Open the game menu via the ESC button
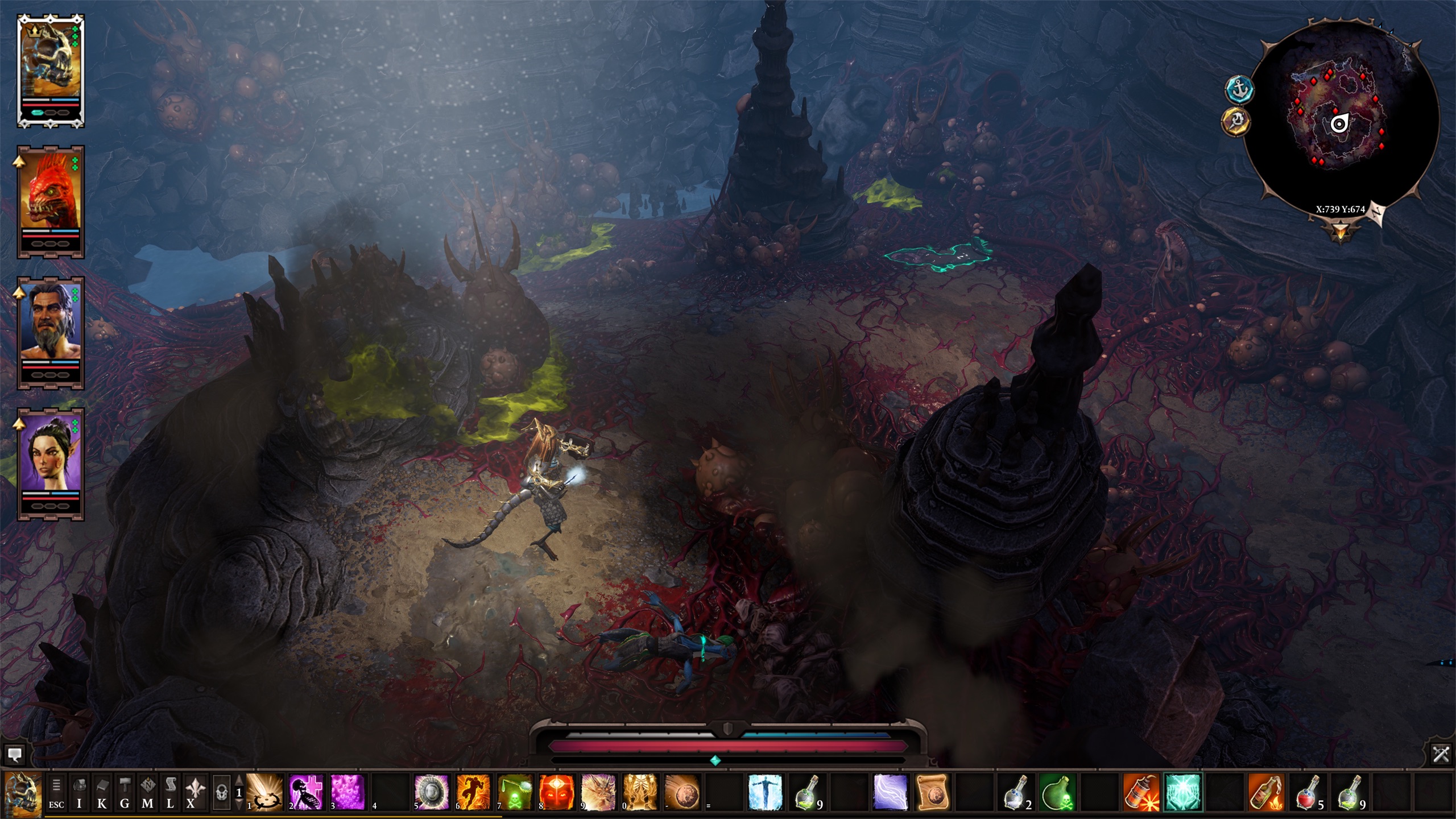1456x819 pixels. [56, 792]
